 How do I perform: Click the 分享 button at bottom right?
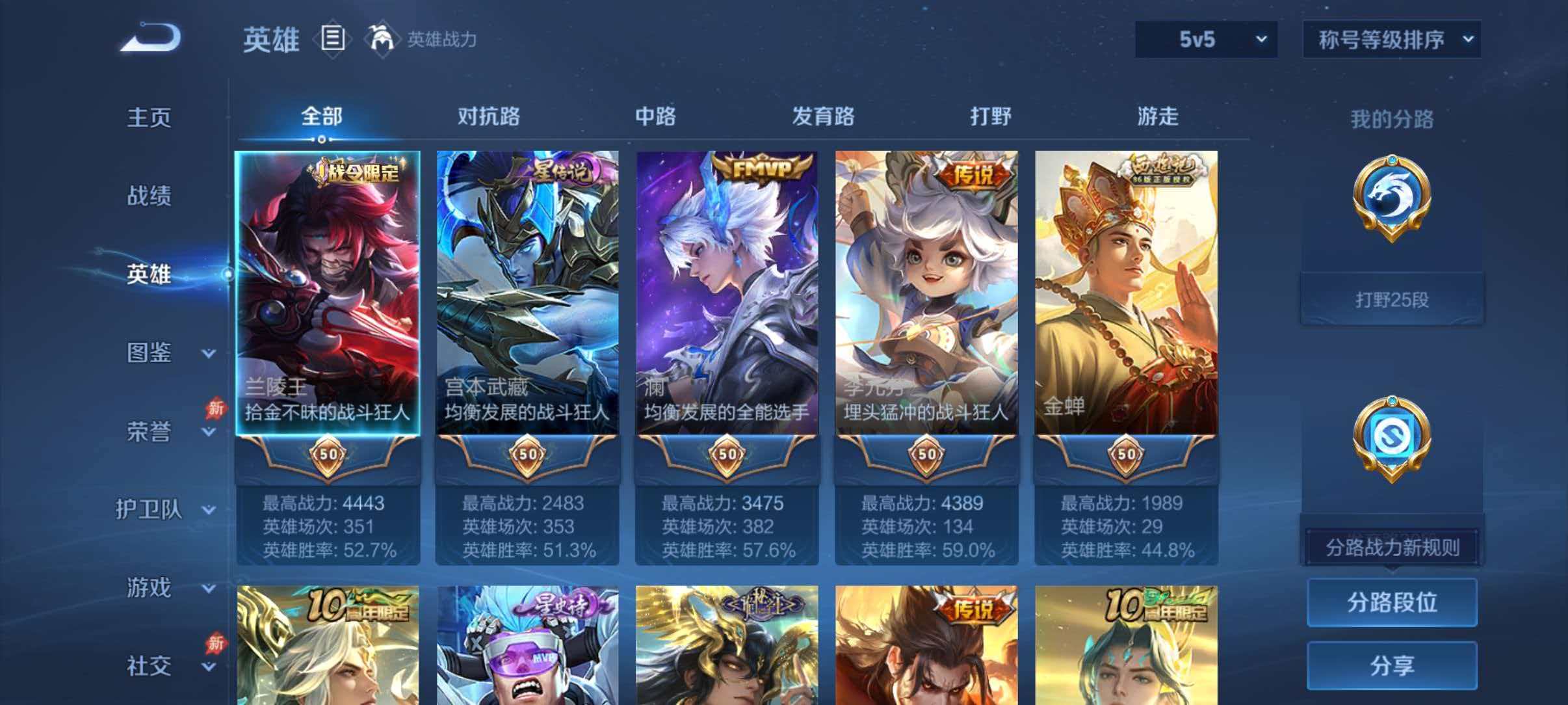coord(1391,665)
